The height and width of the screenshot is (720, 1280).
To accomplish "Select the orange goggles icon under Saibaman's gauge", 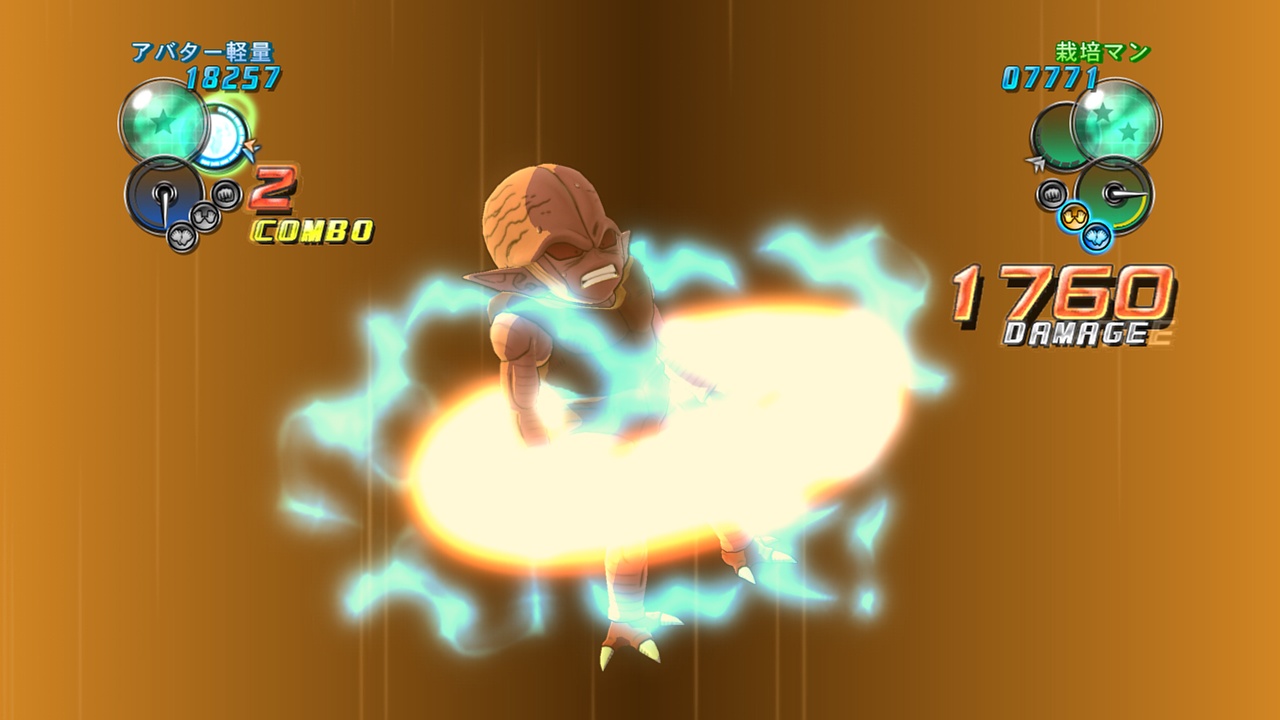I will tap(1074, 215).
